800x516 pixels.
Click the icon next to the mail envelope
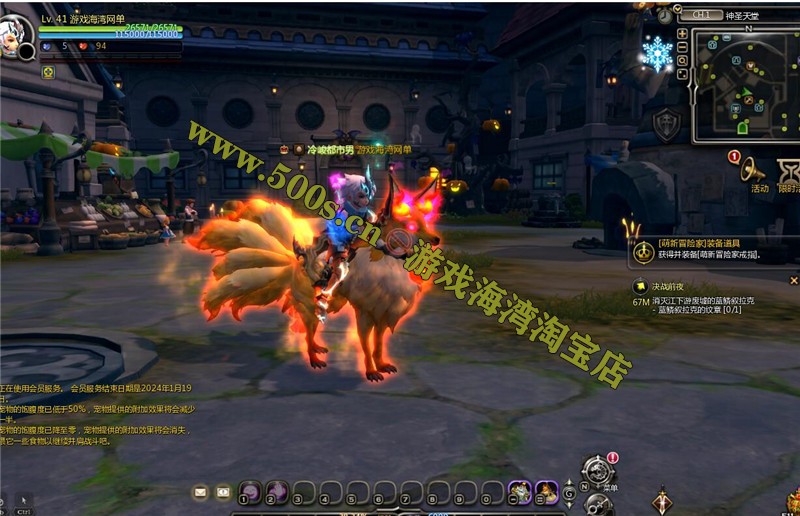pos(223,492)
